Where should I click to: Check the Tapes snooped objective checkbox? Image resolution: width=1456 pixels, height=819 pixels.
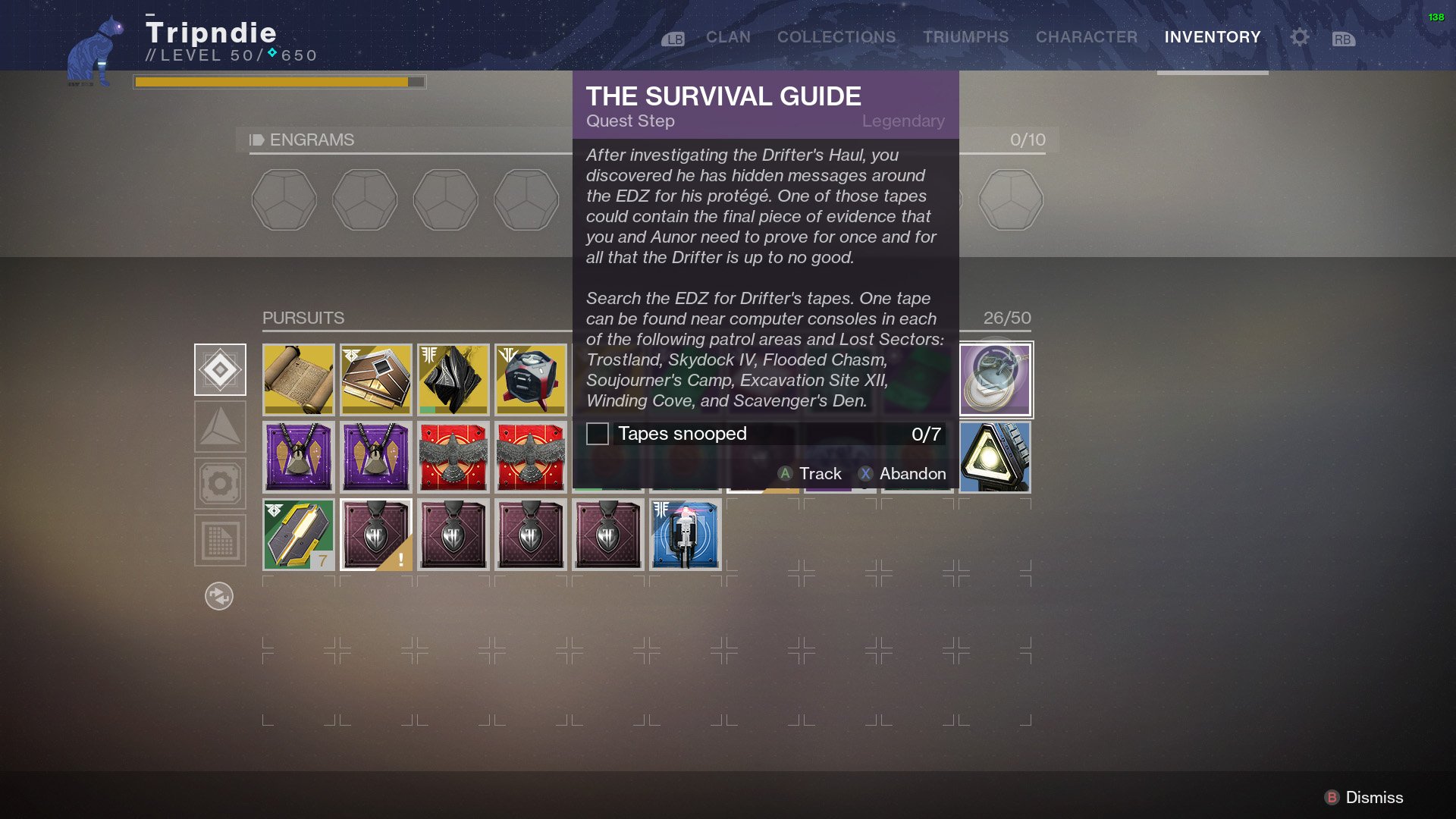coord(598,434)
